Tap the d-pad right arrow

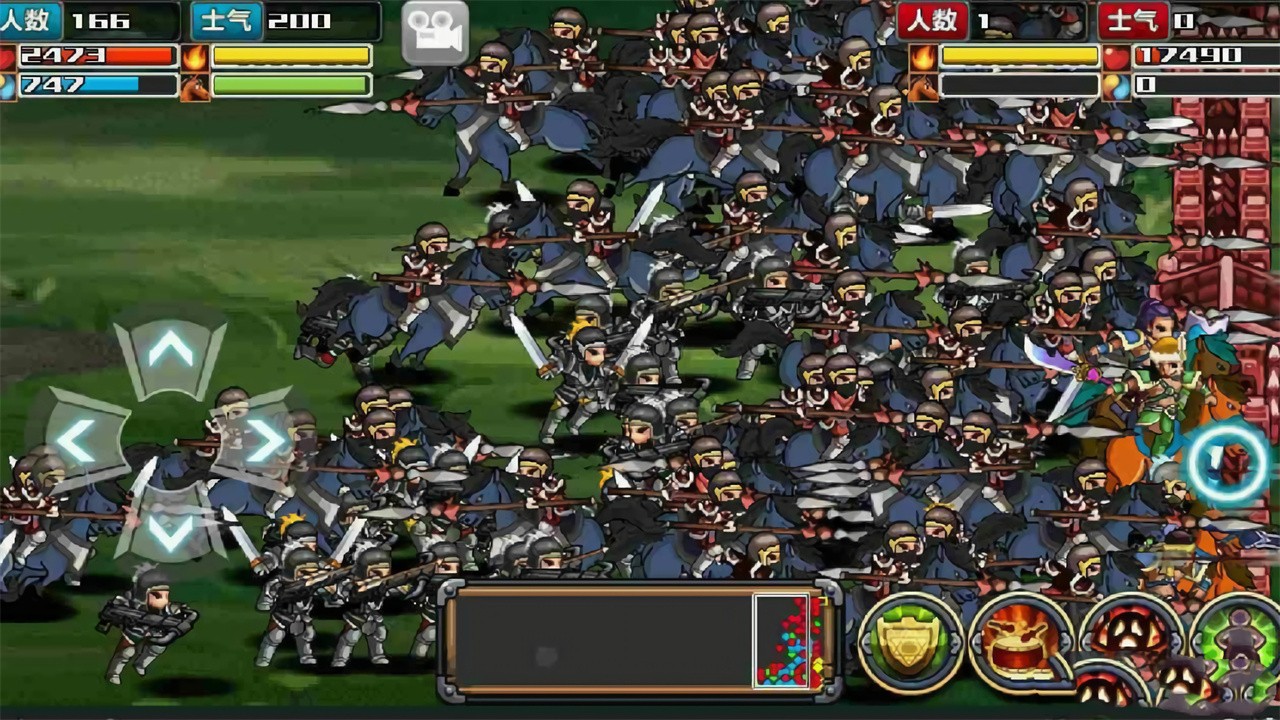(262, 441)
